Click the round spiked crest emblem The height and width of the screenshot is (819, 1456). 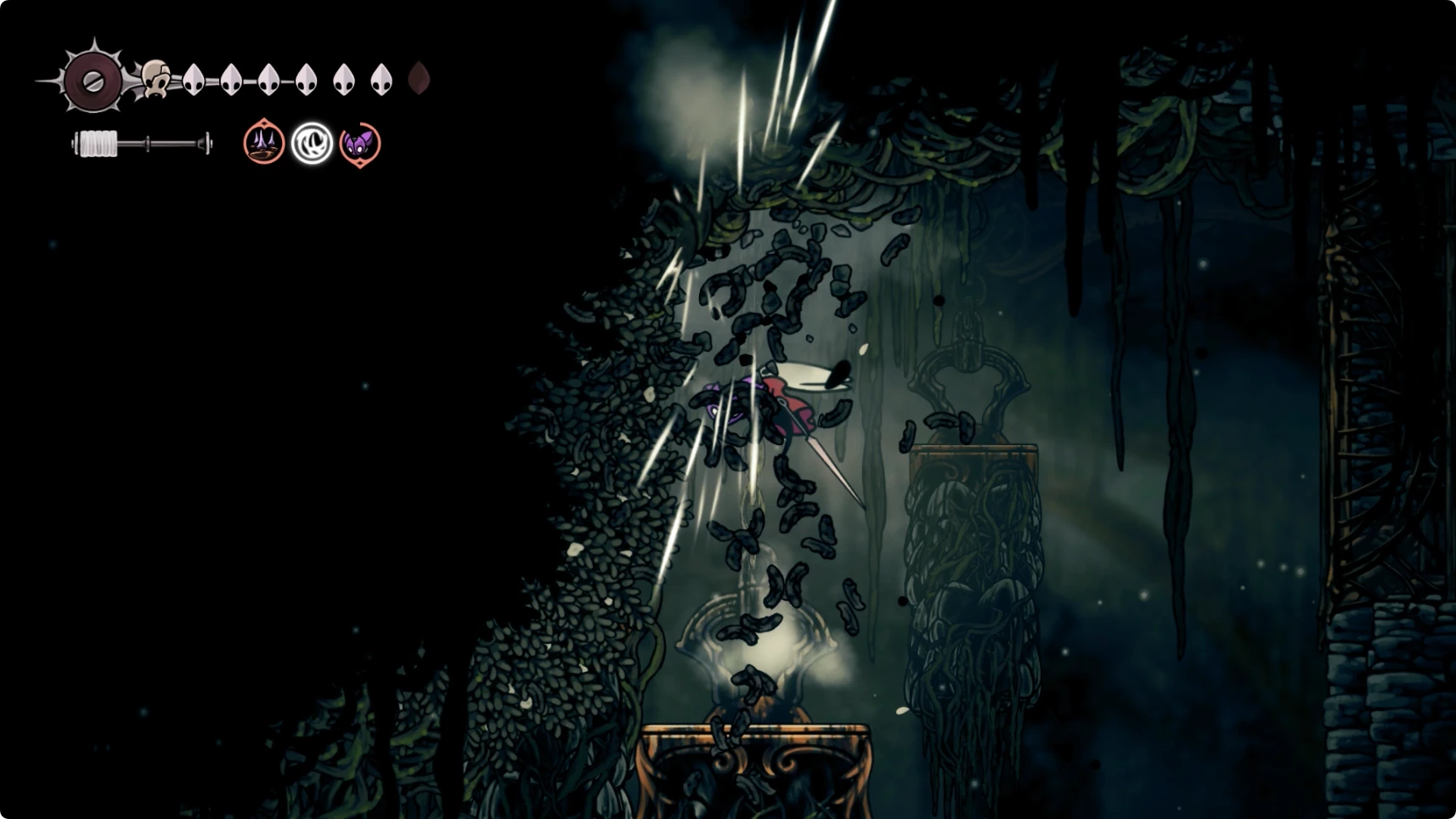(x=93, y=81)
